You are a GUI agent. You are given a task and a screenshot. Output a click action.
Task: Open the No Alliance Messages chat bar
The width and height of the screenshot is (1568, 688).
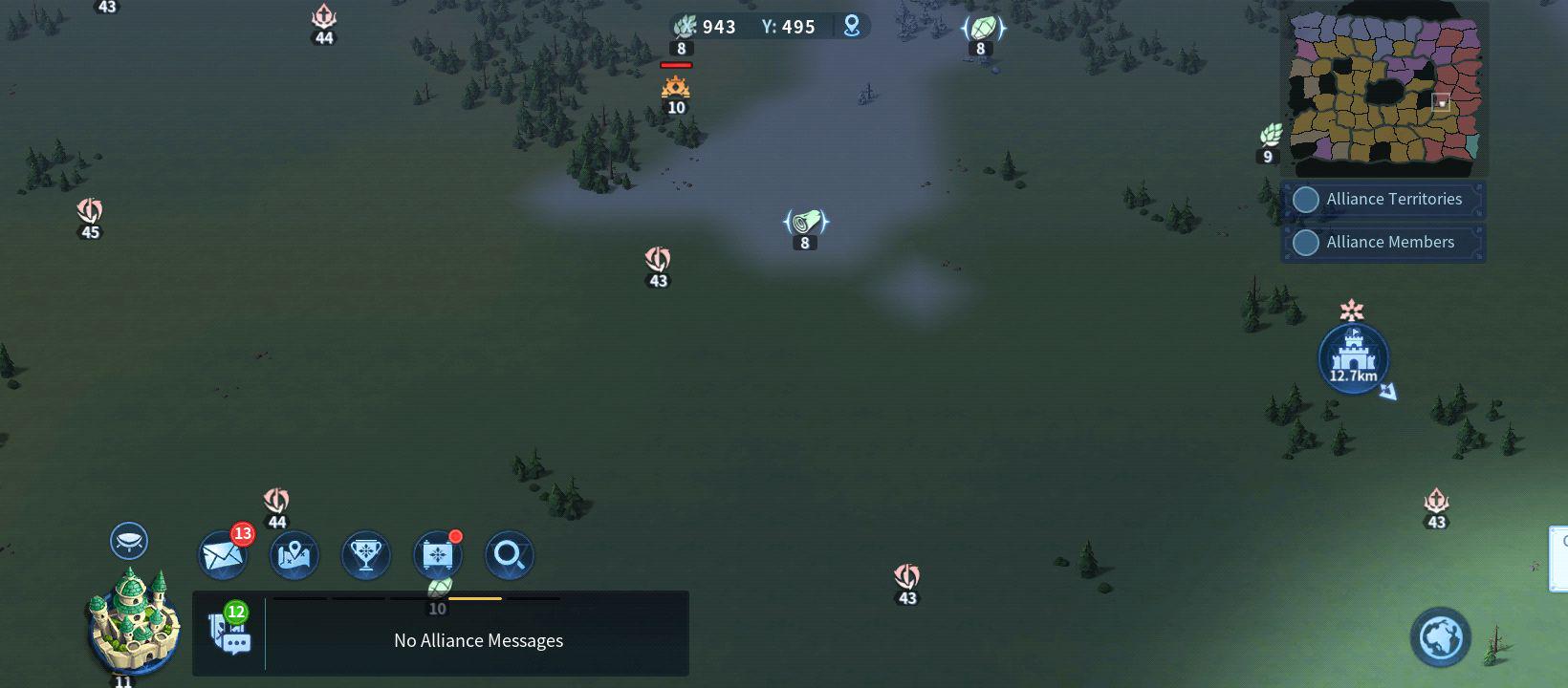[x=478, y=640]
